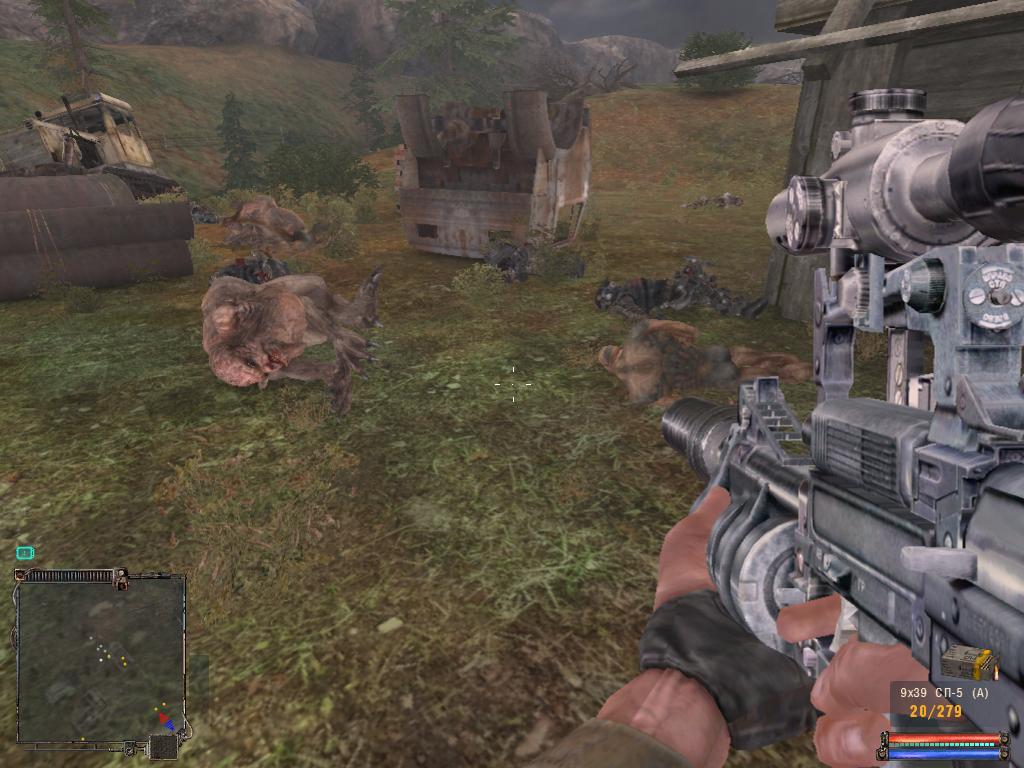The image size is (1024, 768).
Task: Click the red player arrow on the minimap
Action: pos(161,717)
